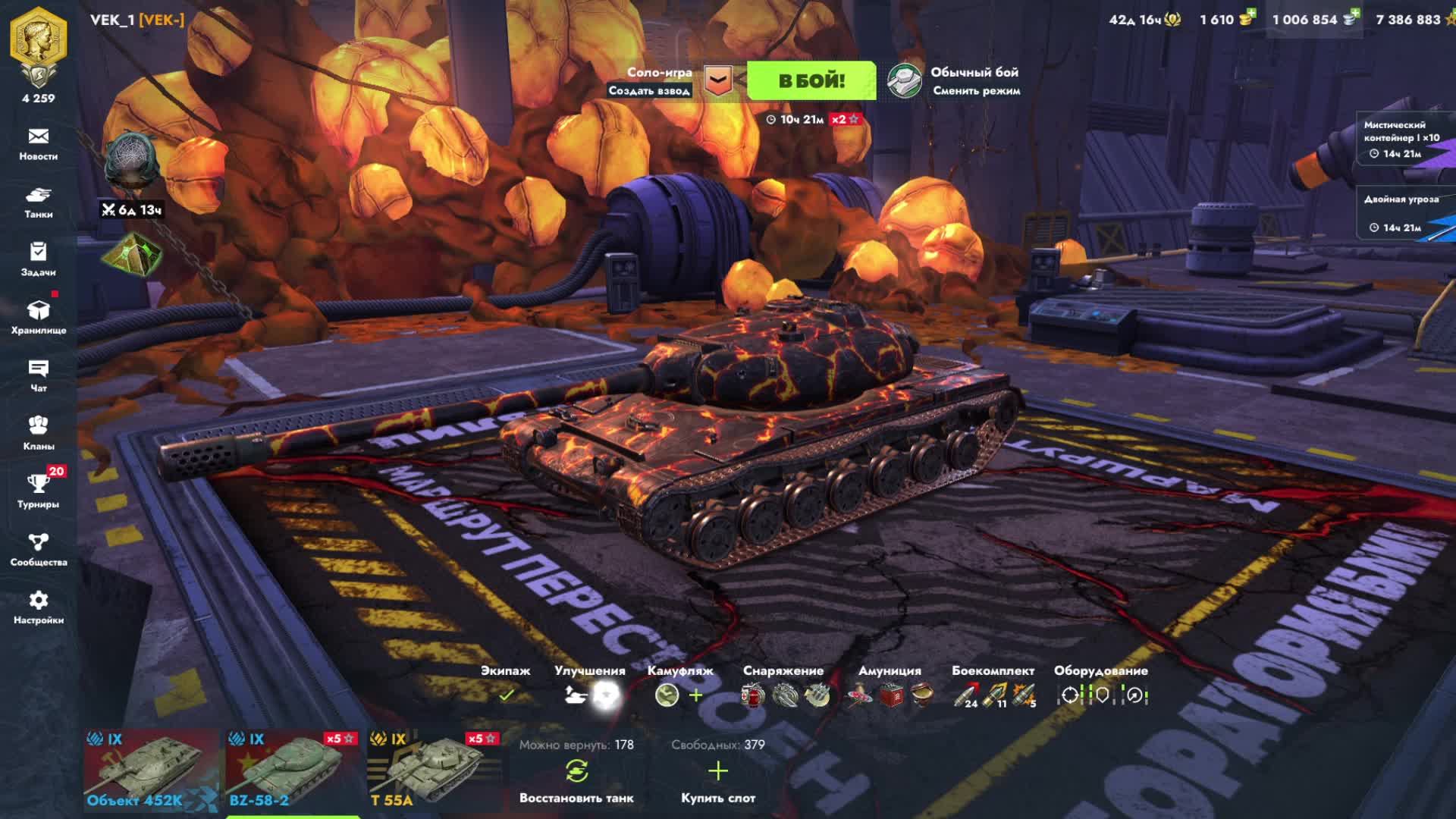This screenshot has height=819, width=1456.
Task: Add camouflage with the green plus
Action: click(x=695, y=695)
